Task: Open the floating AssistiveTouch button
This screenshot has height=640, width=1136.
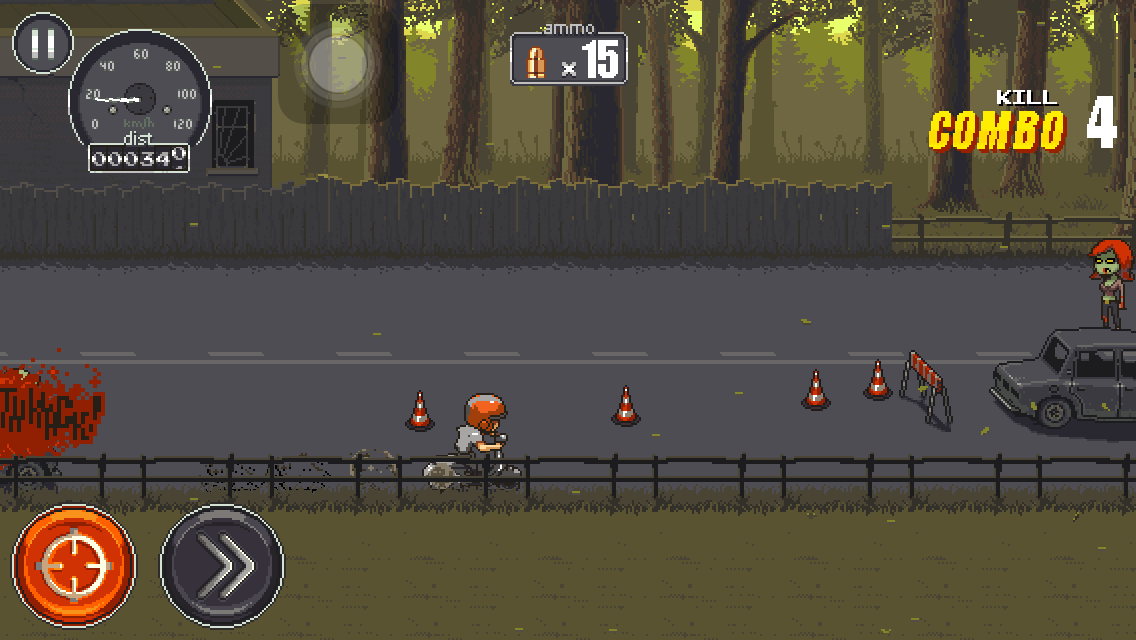Action: pos(337,65)
